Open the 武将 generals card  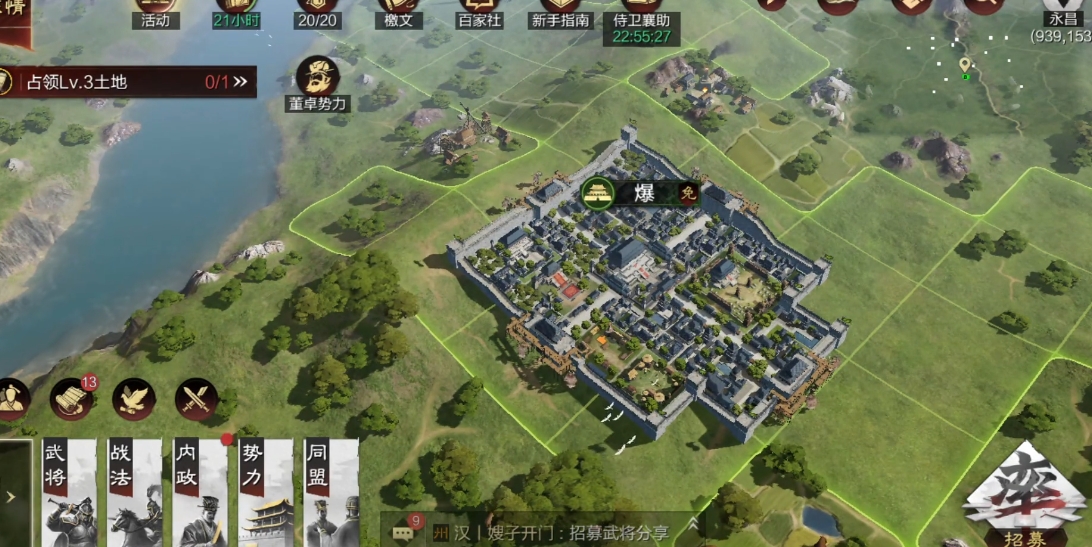tap(69, 492)
